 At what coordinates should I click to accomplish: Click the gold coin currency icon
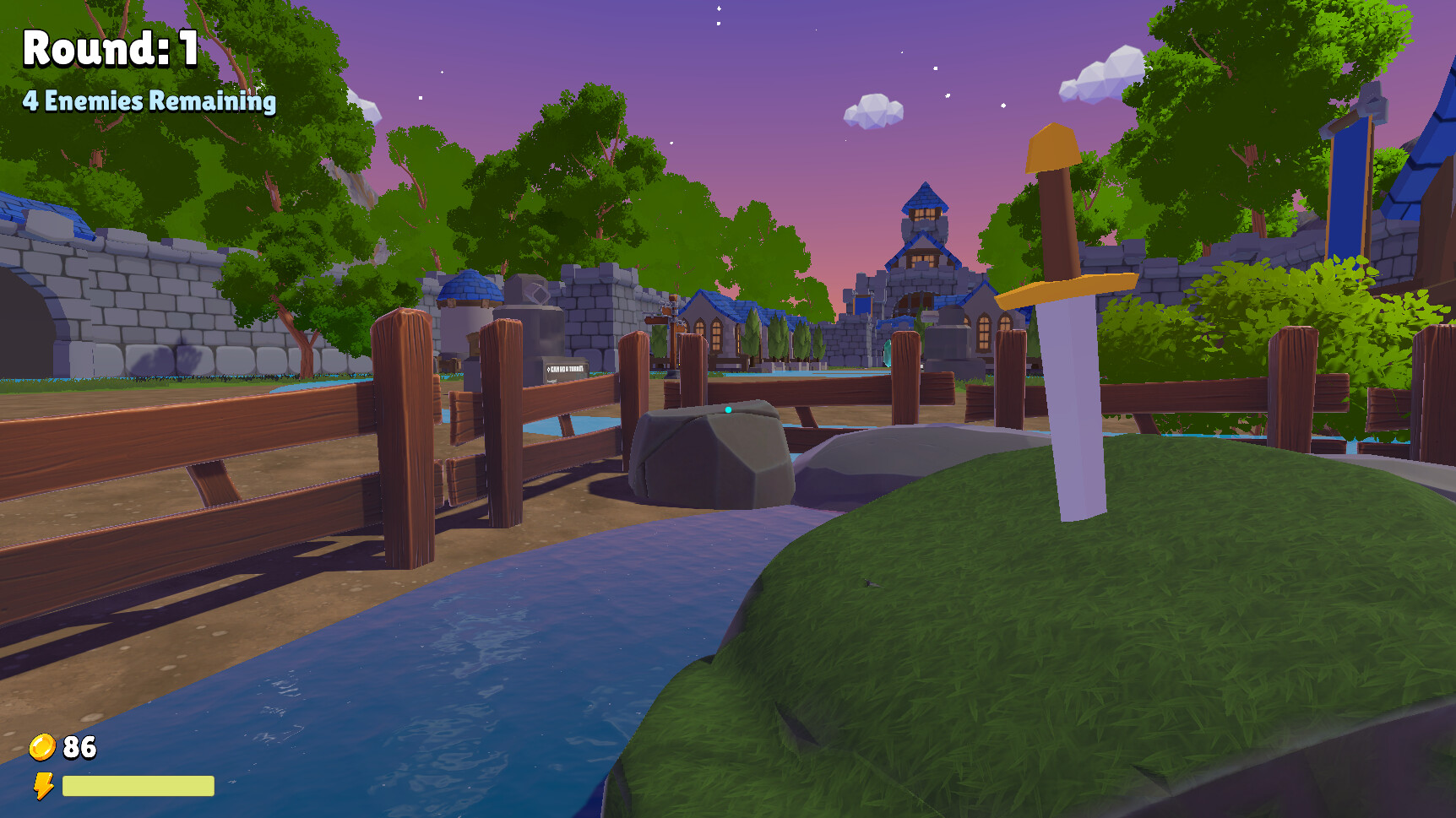[41, 746]
